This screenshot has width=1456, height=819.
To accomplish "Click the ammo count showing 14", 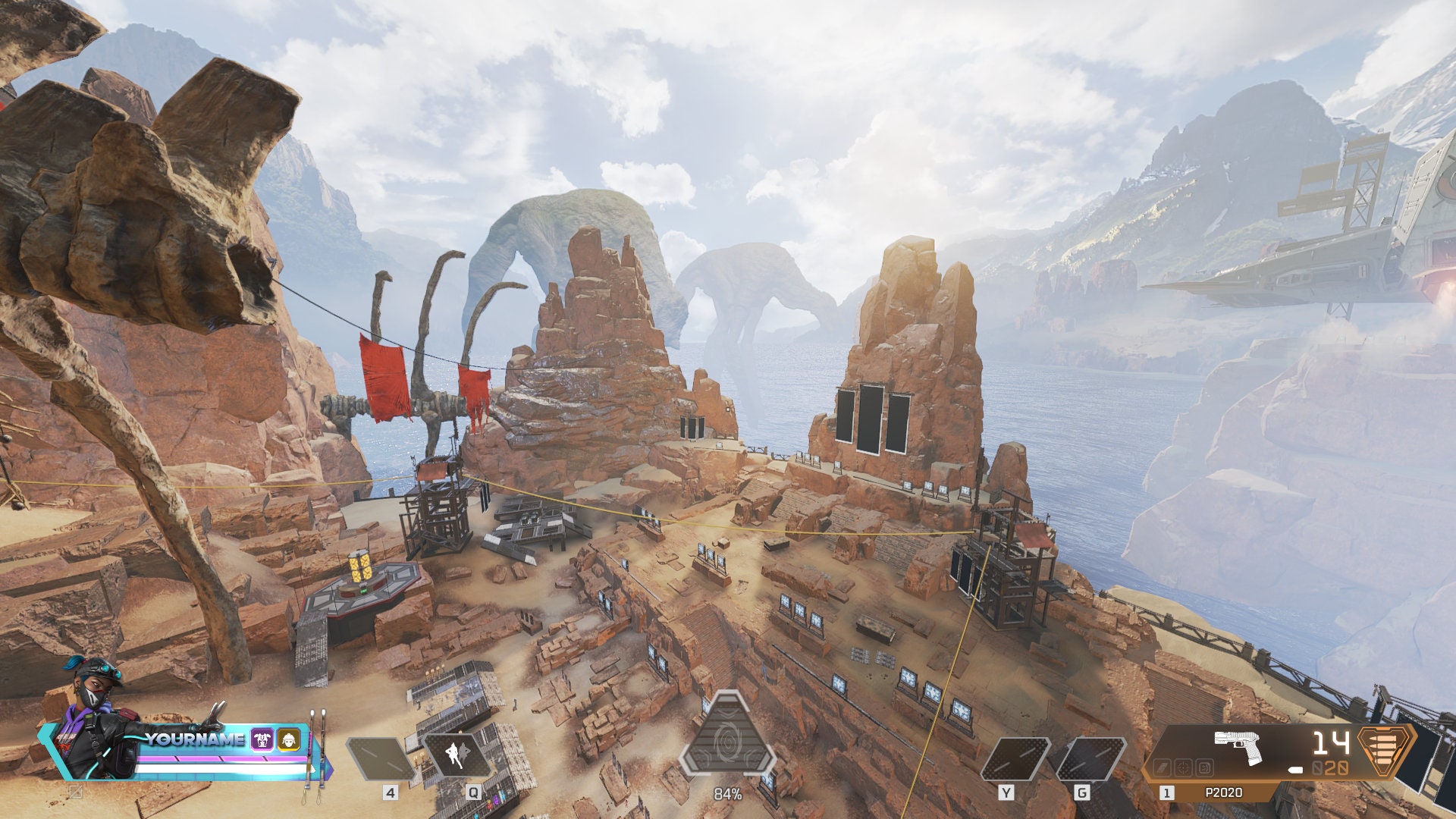I will pyautogui.click(x=1332, y=743).
